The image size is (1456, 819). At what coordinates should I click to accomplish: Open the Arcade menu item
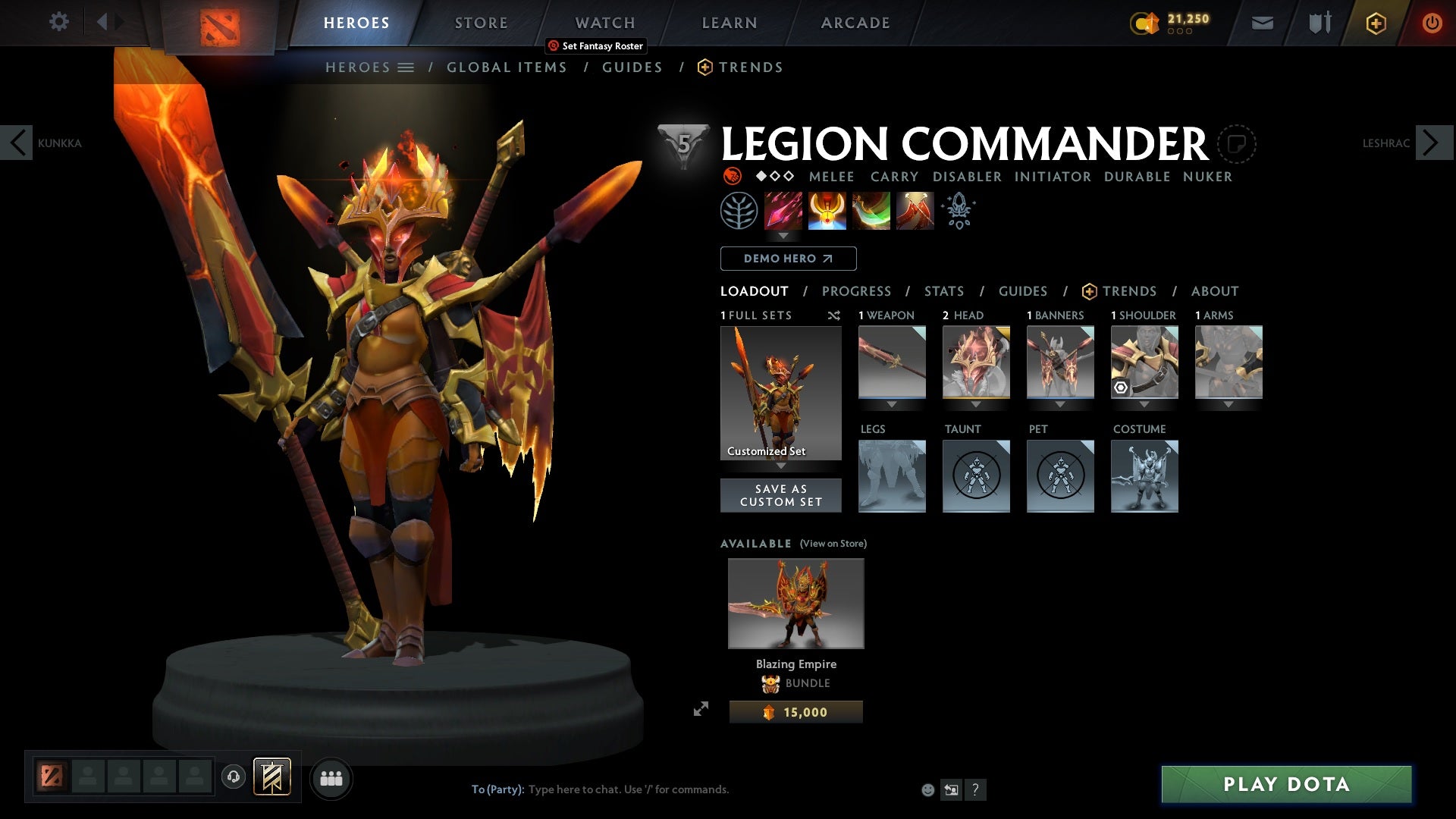click(855, 22)
